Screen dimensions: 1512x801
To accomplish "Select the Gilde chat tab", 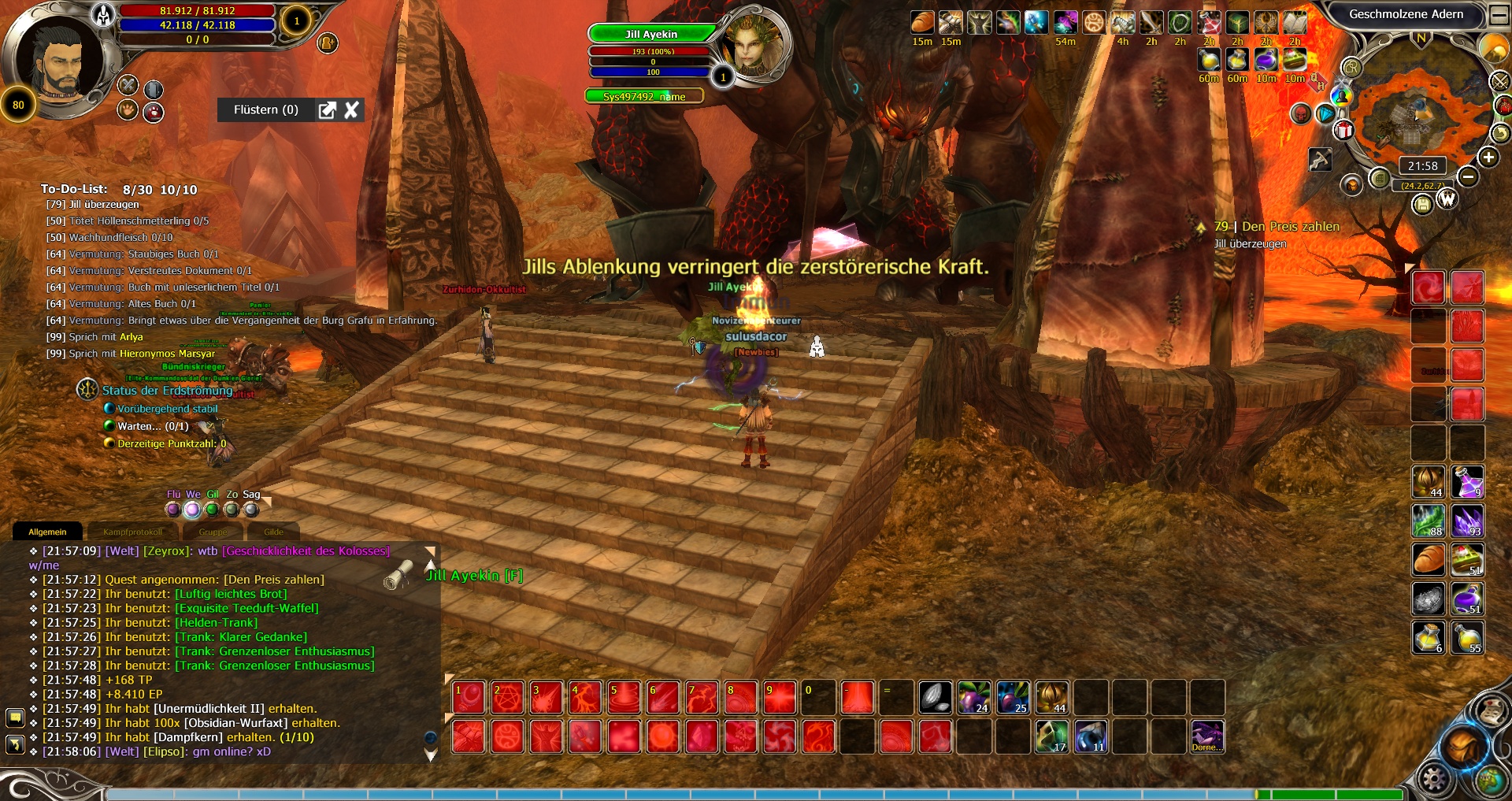I will coord(273,532).
